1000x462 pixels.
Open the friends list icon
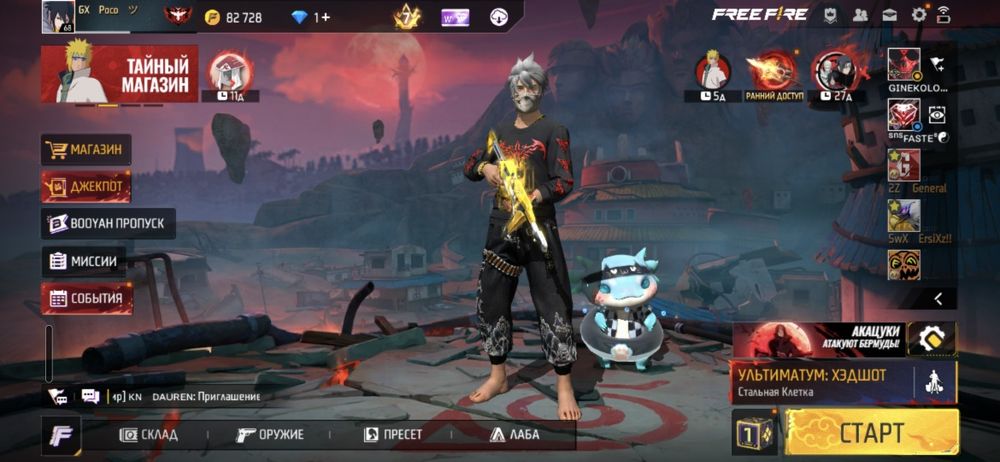(x=860, y=15)
